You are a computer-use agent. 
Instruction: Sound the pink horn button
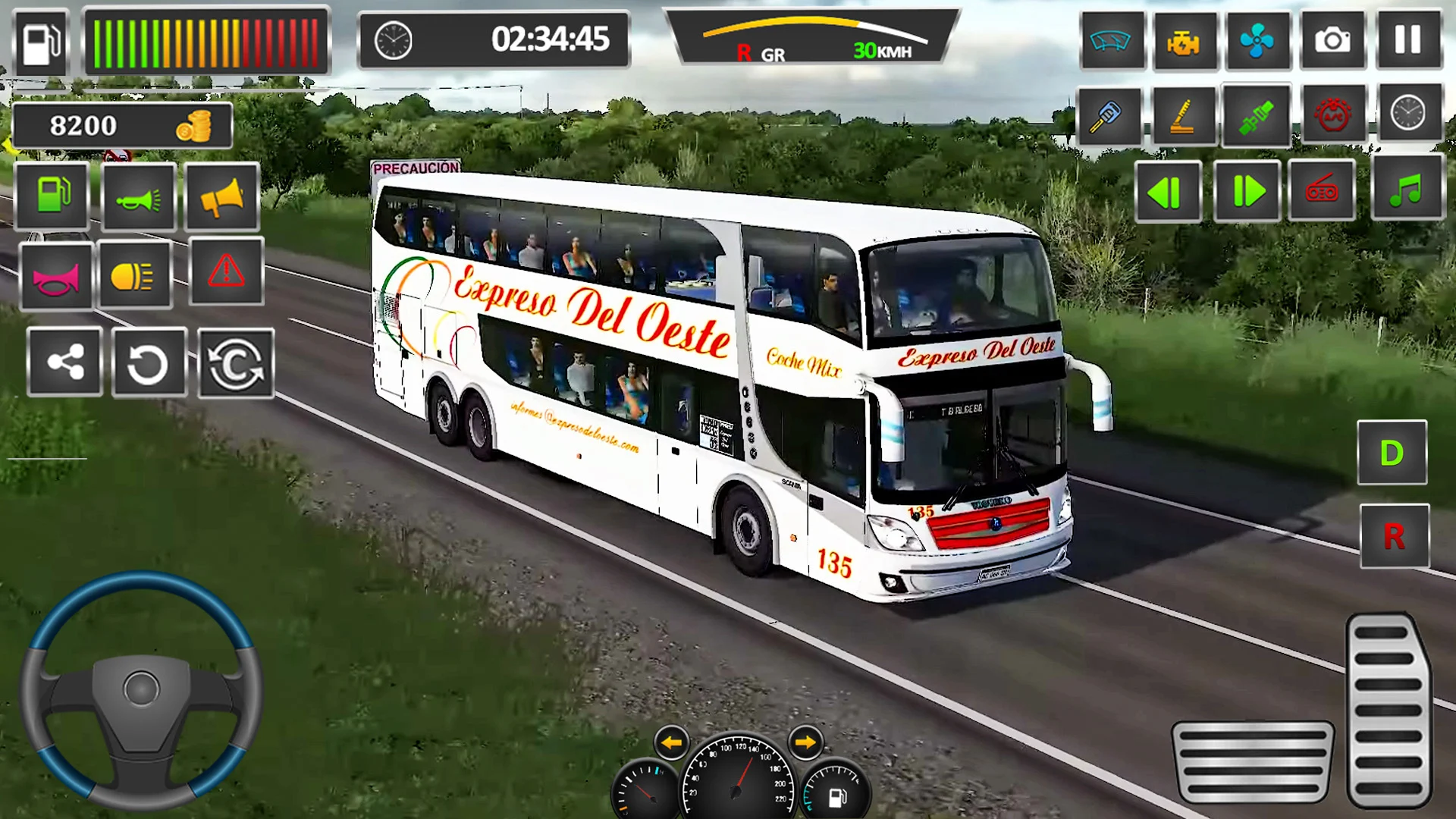tap(56, 277)
